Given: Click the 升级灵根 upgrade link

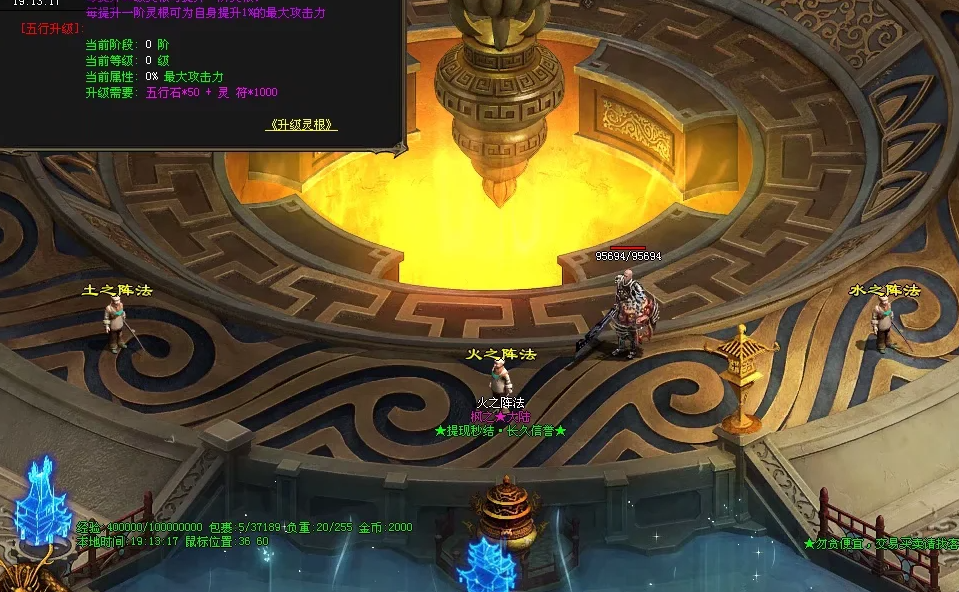Looking at the screenshot, I should tap(301, 125).
